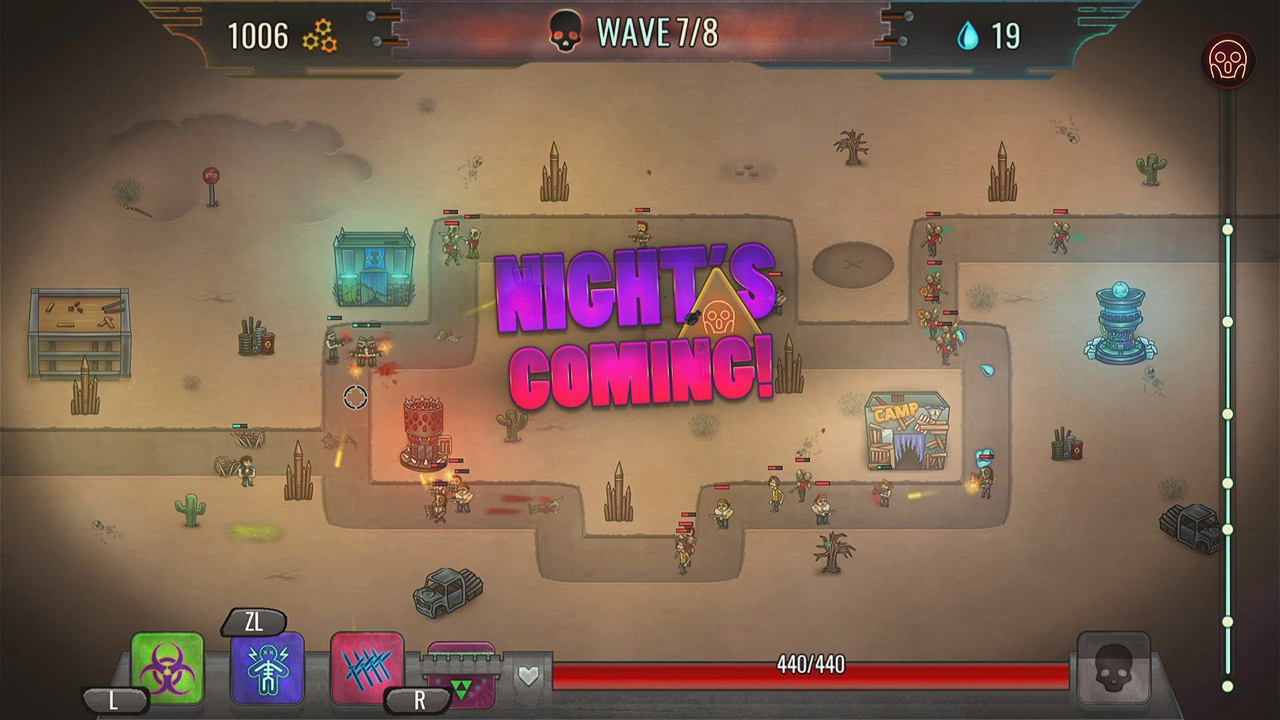This screenshot has height=720, width=1280.
Task: Click the crosshair targeting reticle on the path
Action: coord(355,397)
